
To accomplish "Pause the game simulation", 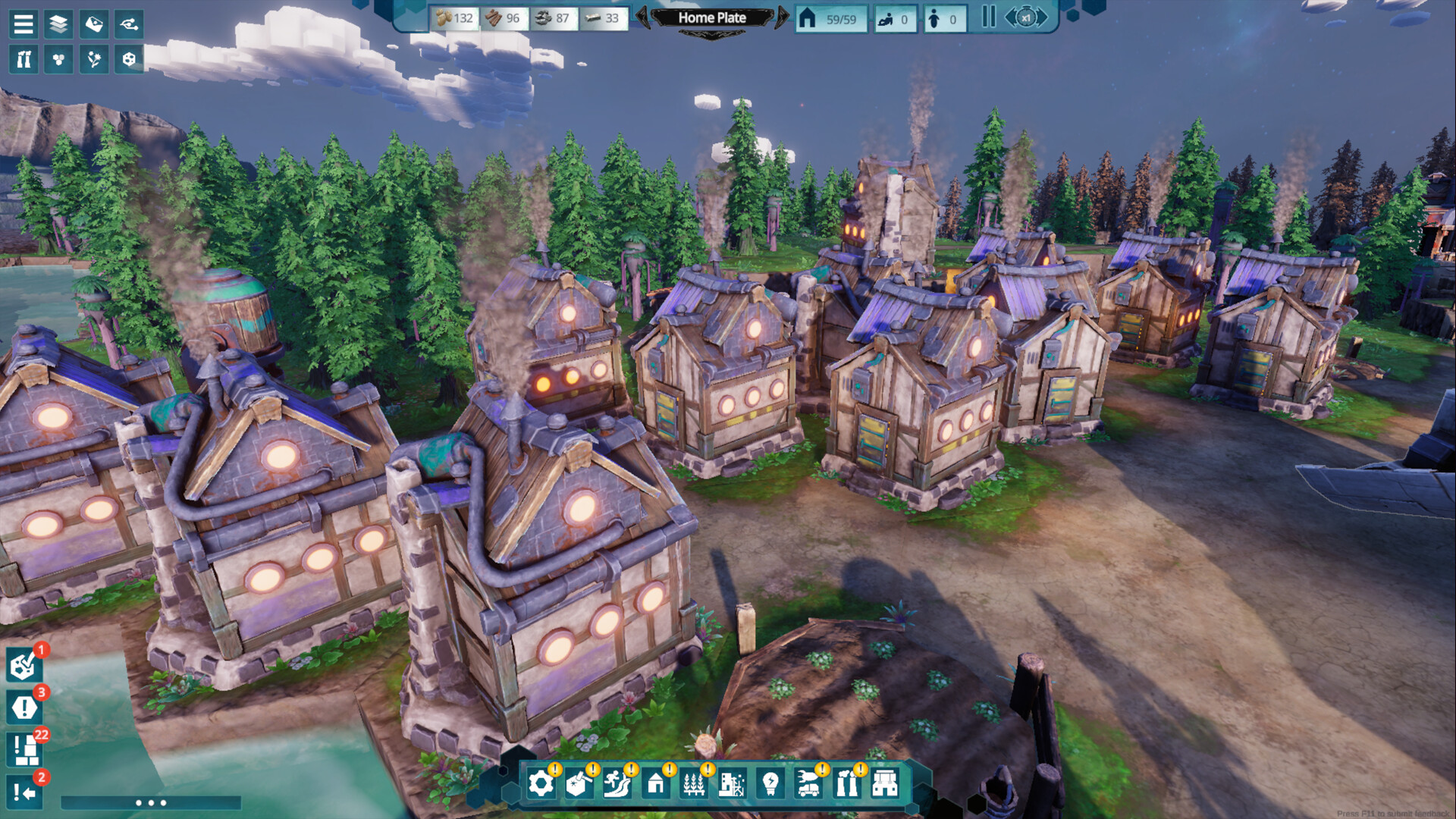I will [988, 17].
